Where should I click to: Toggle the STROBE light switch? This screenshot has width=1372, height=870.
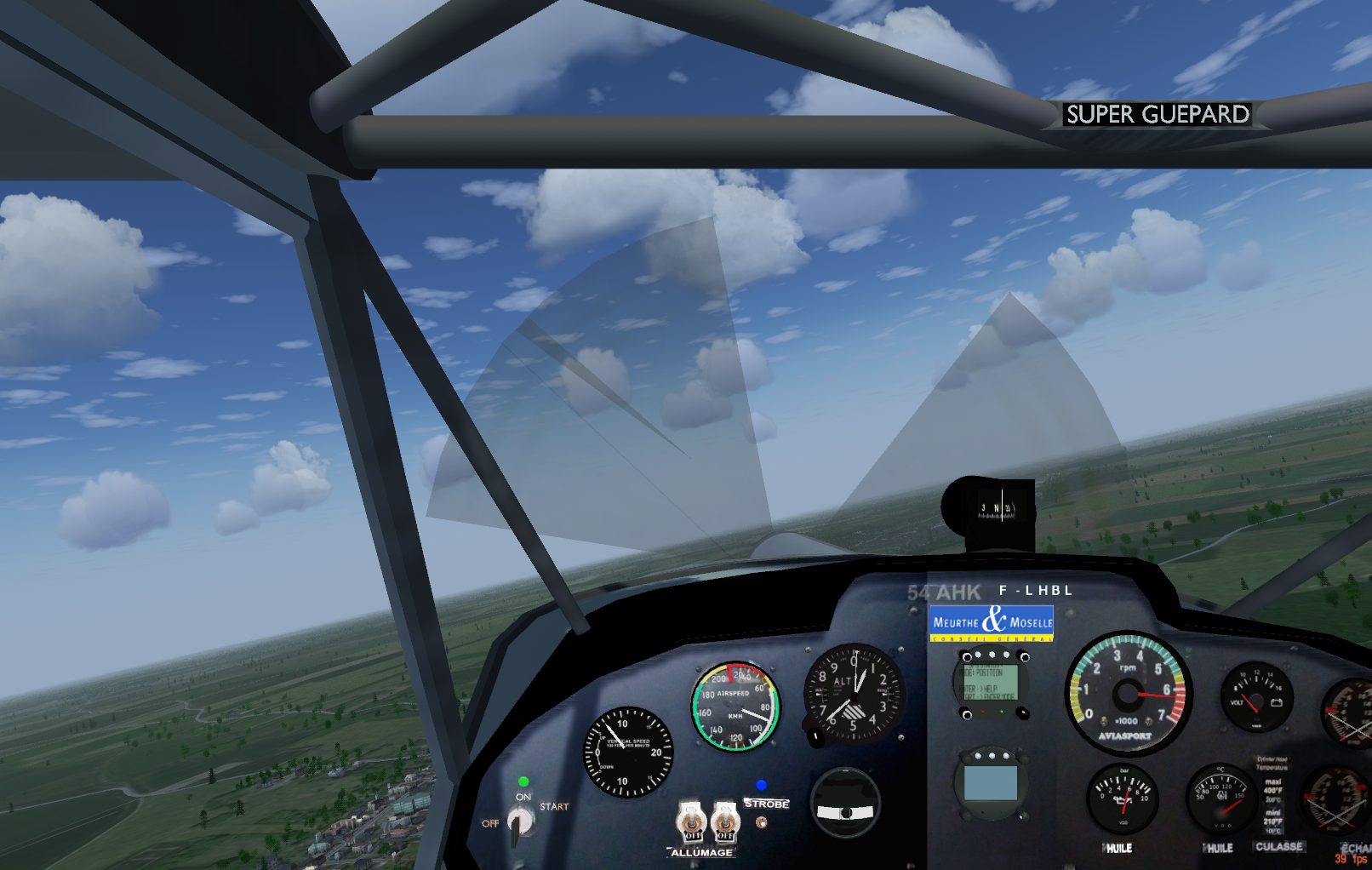pyautogui.click(x=762, y=821)
